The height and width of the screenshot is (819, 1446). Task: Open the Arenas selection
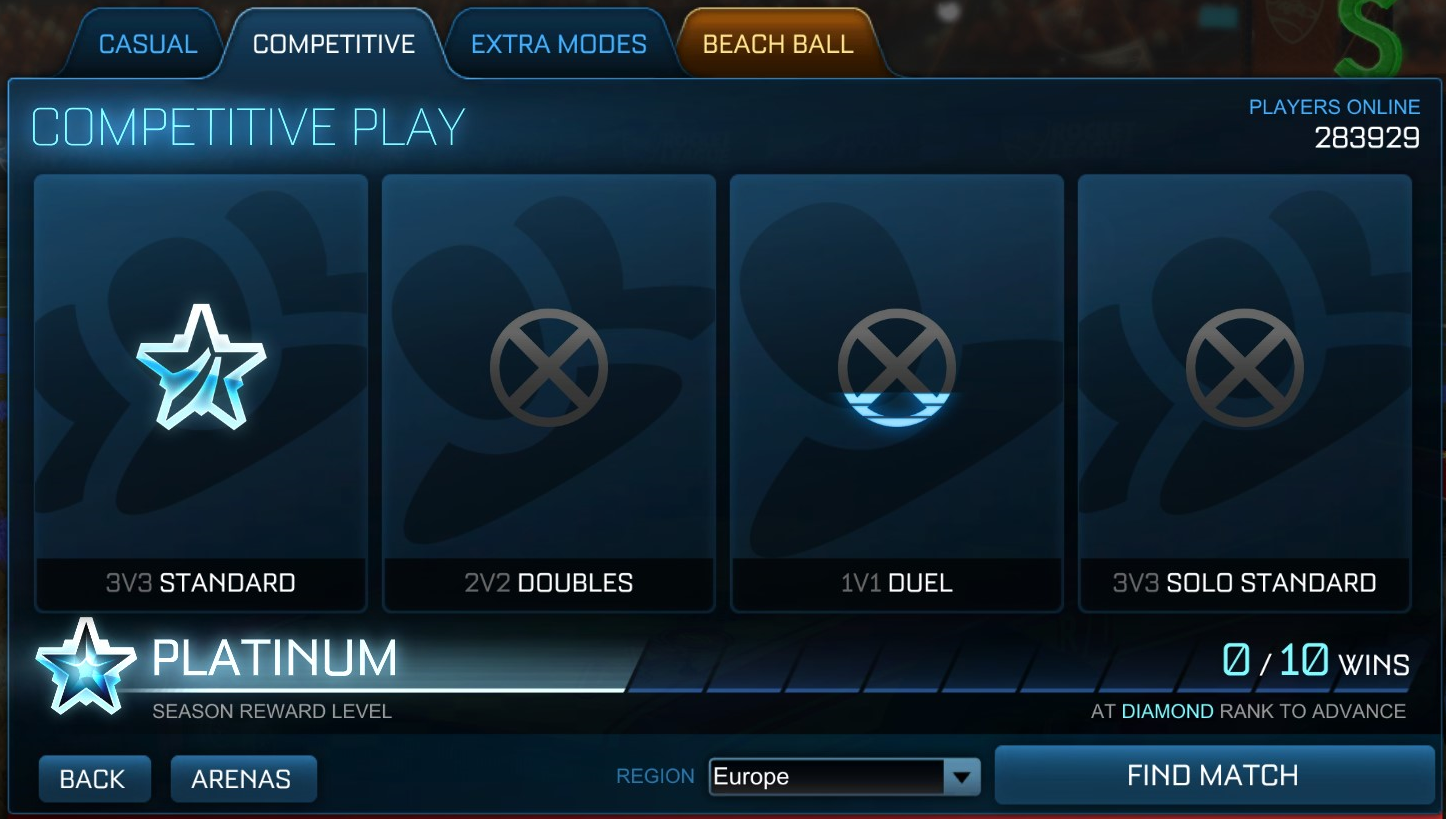(x=243, y=778)
